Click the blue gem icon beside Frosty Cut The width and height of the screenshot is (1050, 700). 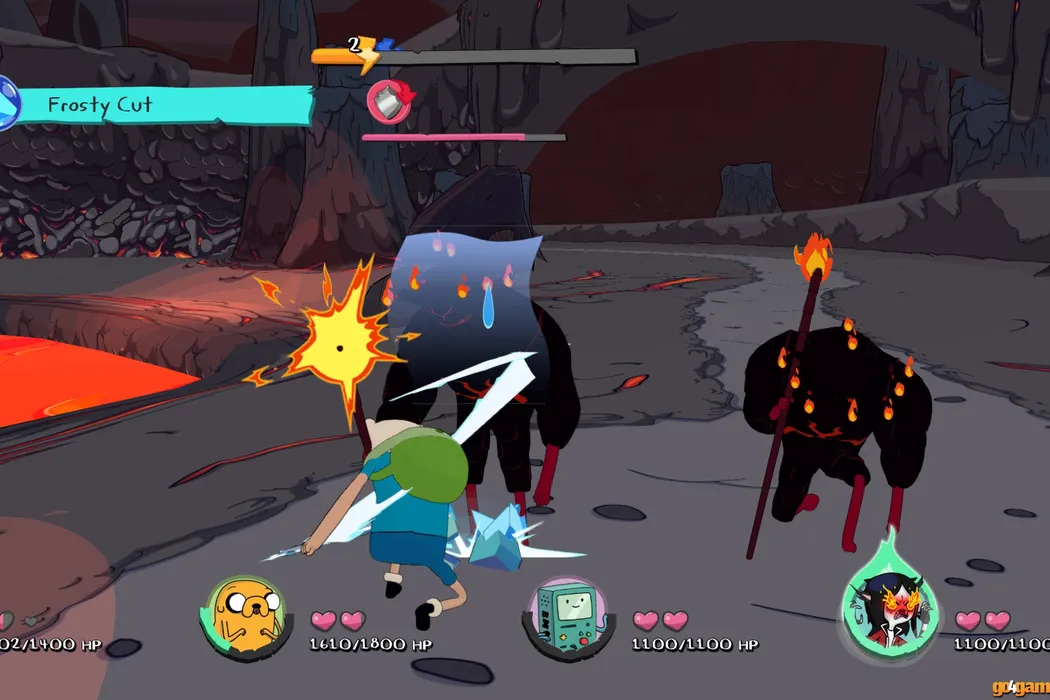pos(7,104)
